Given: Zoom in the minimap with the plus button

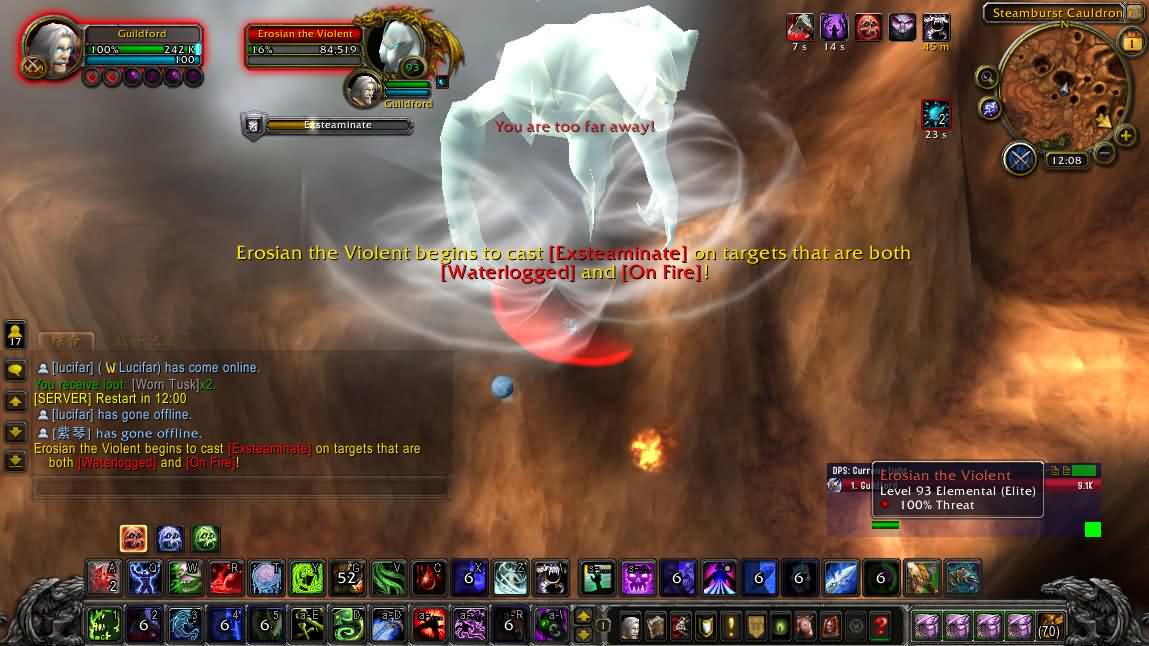Looking at the screenshot, I should [x=1126, y=136].
